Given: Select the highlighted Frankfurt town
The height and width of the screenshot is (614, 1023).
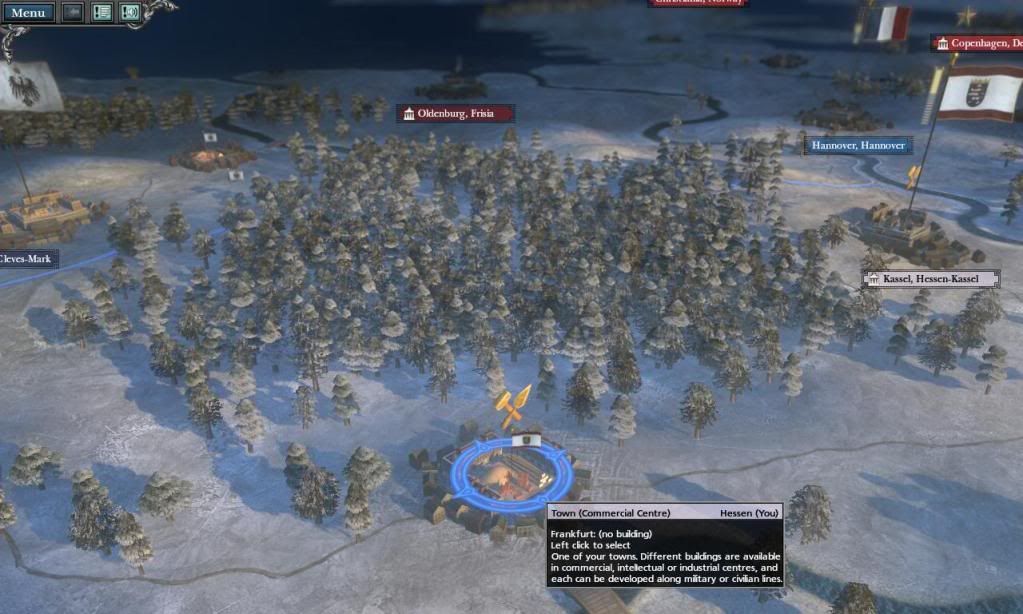Looking at the screenshot, I should pos(510,472).
